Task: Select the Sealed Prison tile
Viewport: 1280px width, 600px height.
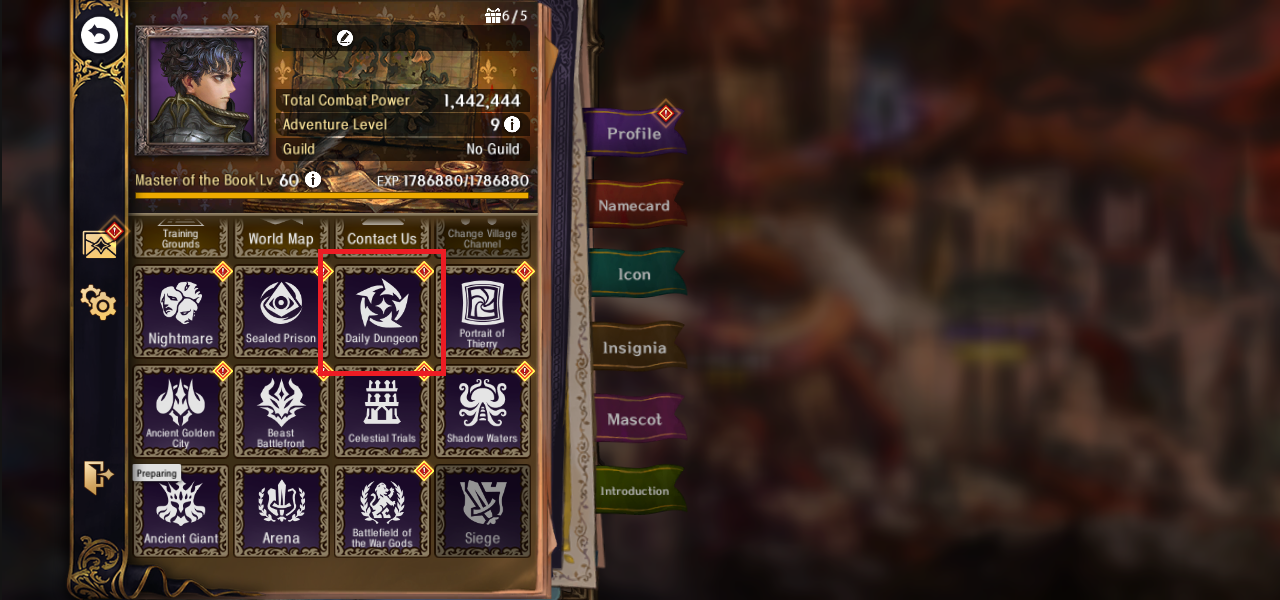Action: 281,312
